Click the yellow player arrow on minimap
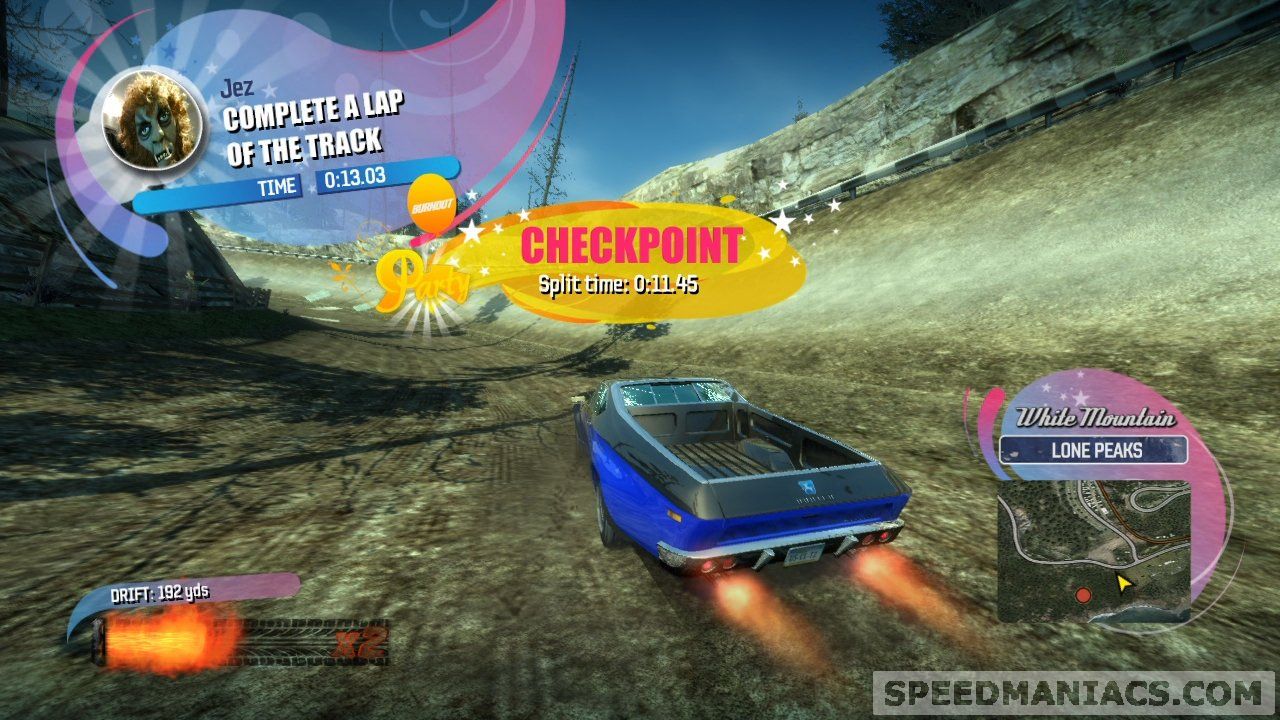Screen dimensions: 1280x720 coord(1124,582)
